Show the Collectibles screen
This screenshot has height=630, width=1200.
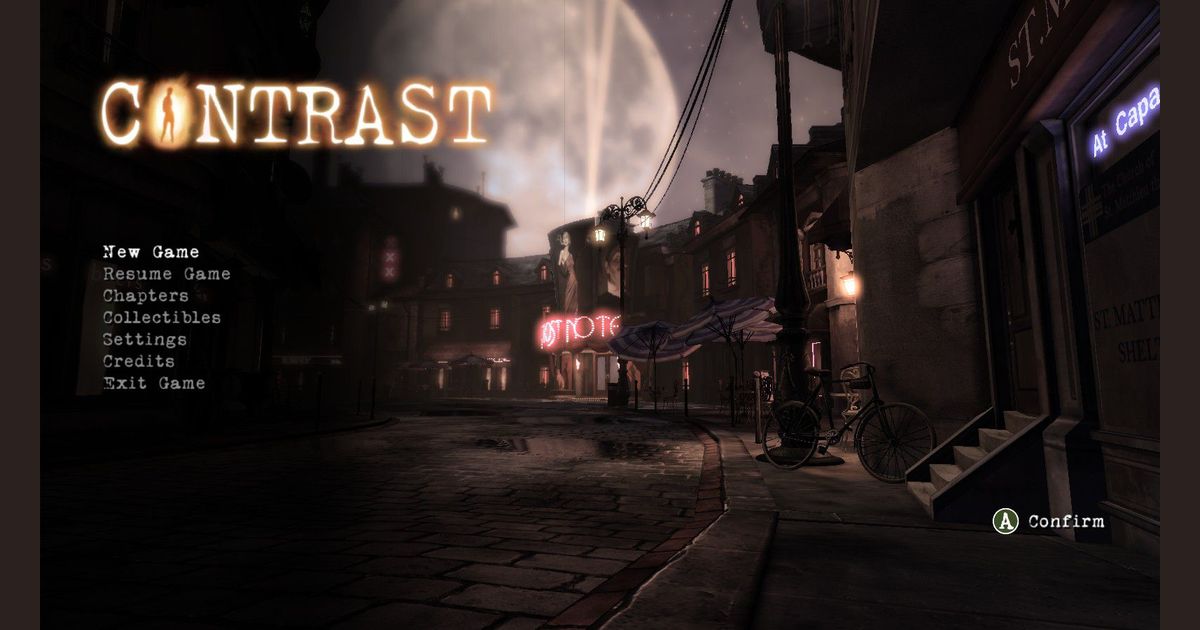pyautogui.click(x=161, y=318)
